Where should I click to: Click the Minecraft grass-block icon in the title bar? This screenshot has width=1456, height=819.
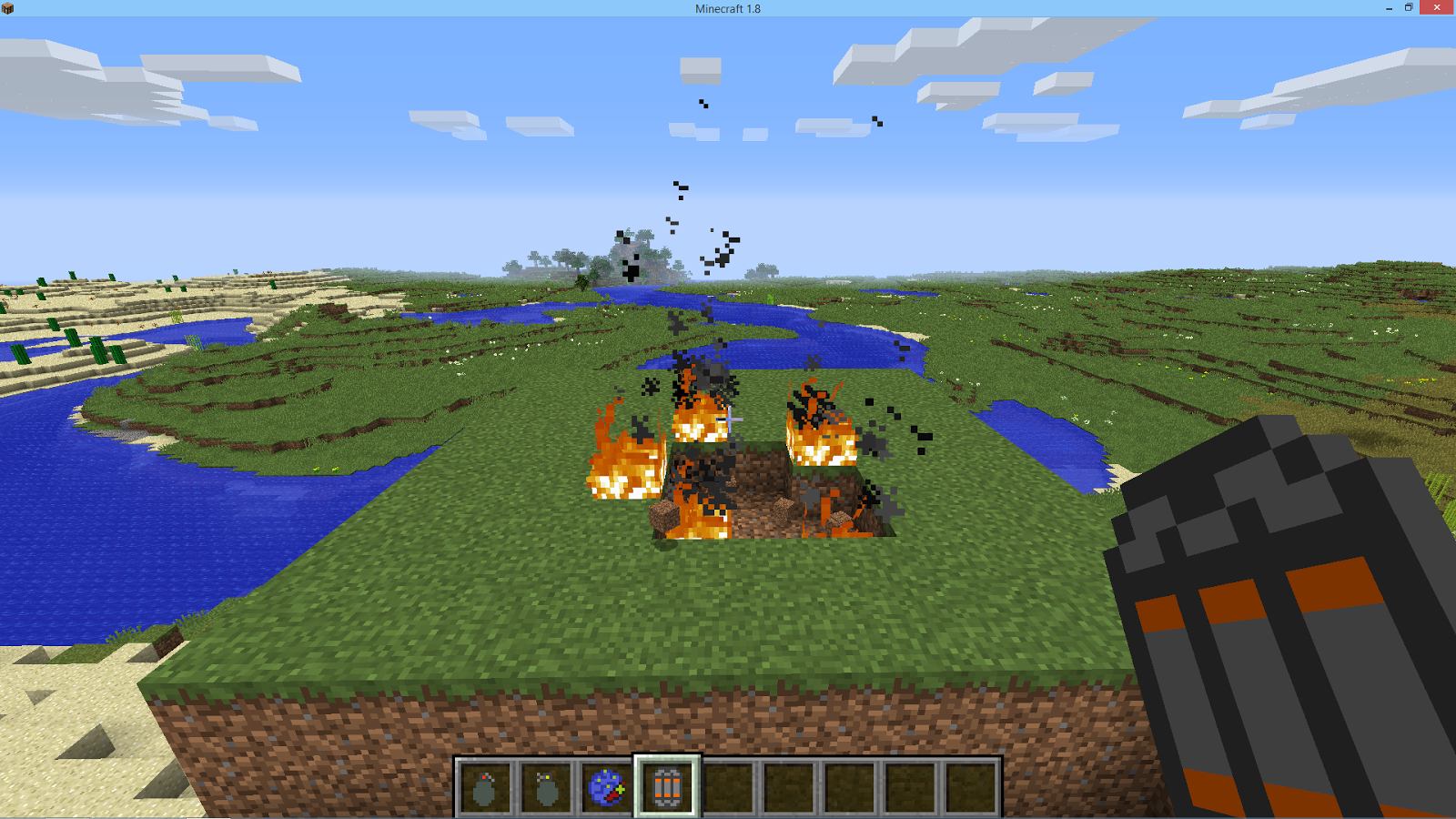pos(9,8)
